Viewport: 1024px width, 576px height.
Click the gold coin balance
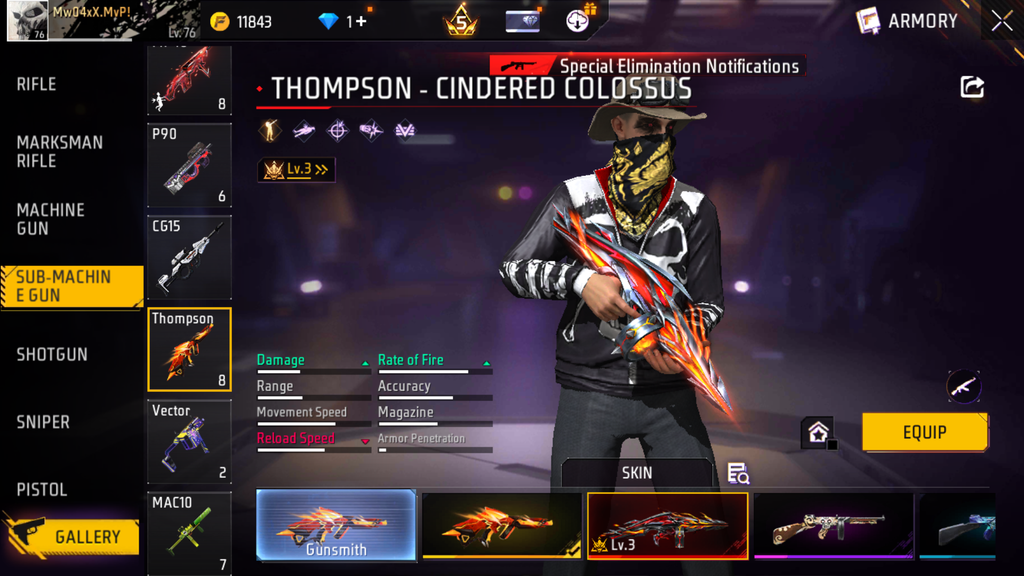tap(242, 21)
